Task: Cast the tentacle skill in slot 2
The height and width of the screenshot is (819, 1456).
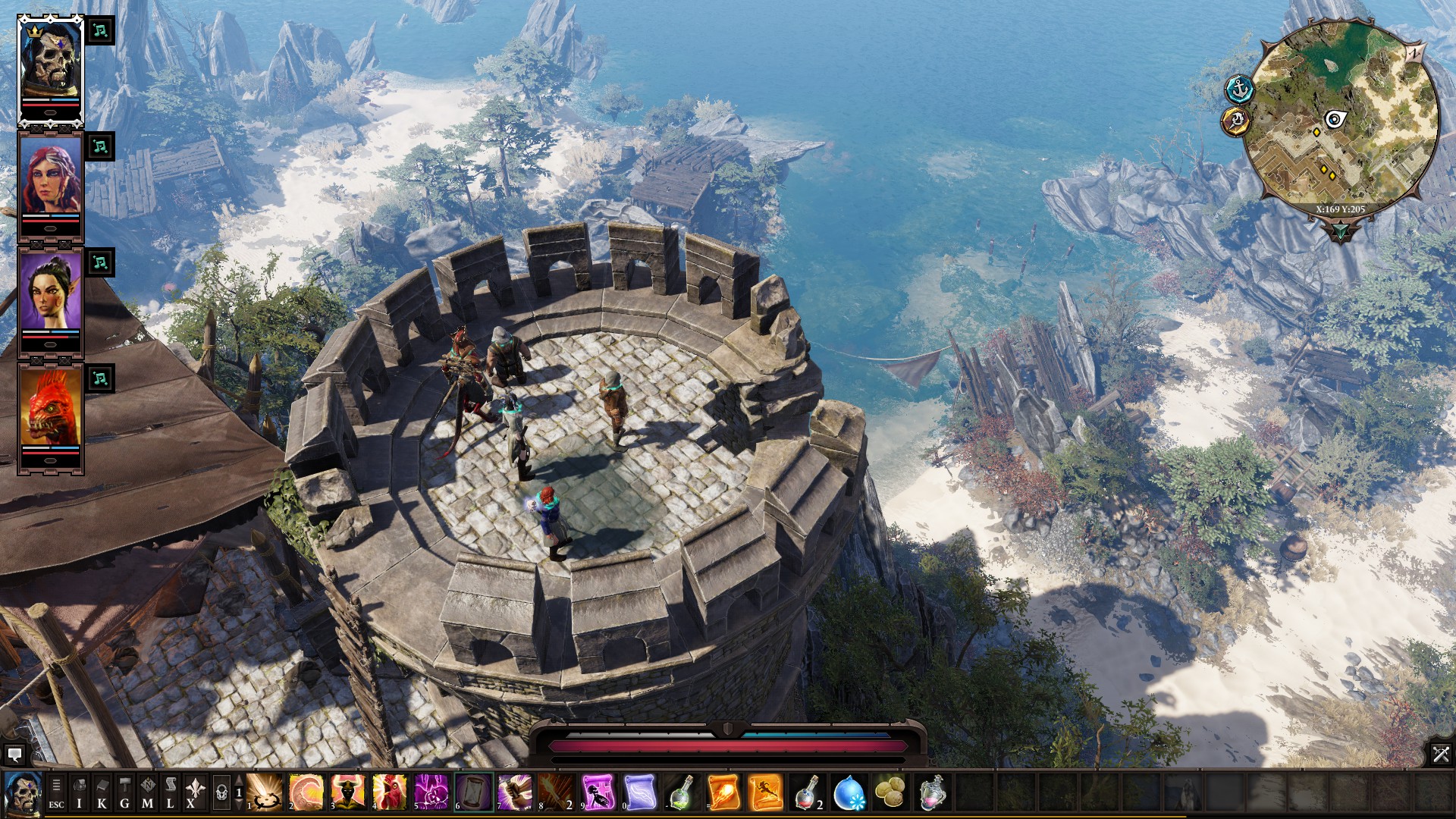Action: tap(306, 792)
